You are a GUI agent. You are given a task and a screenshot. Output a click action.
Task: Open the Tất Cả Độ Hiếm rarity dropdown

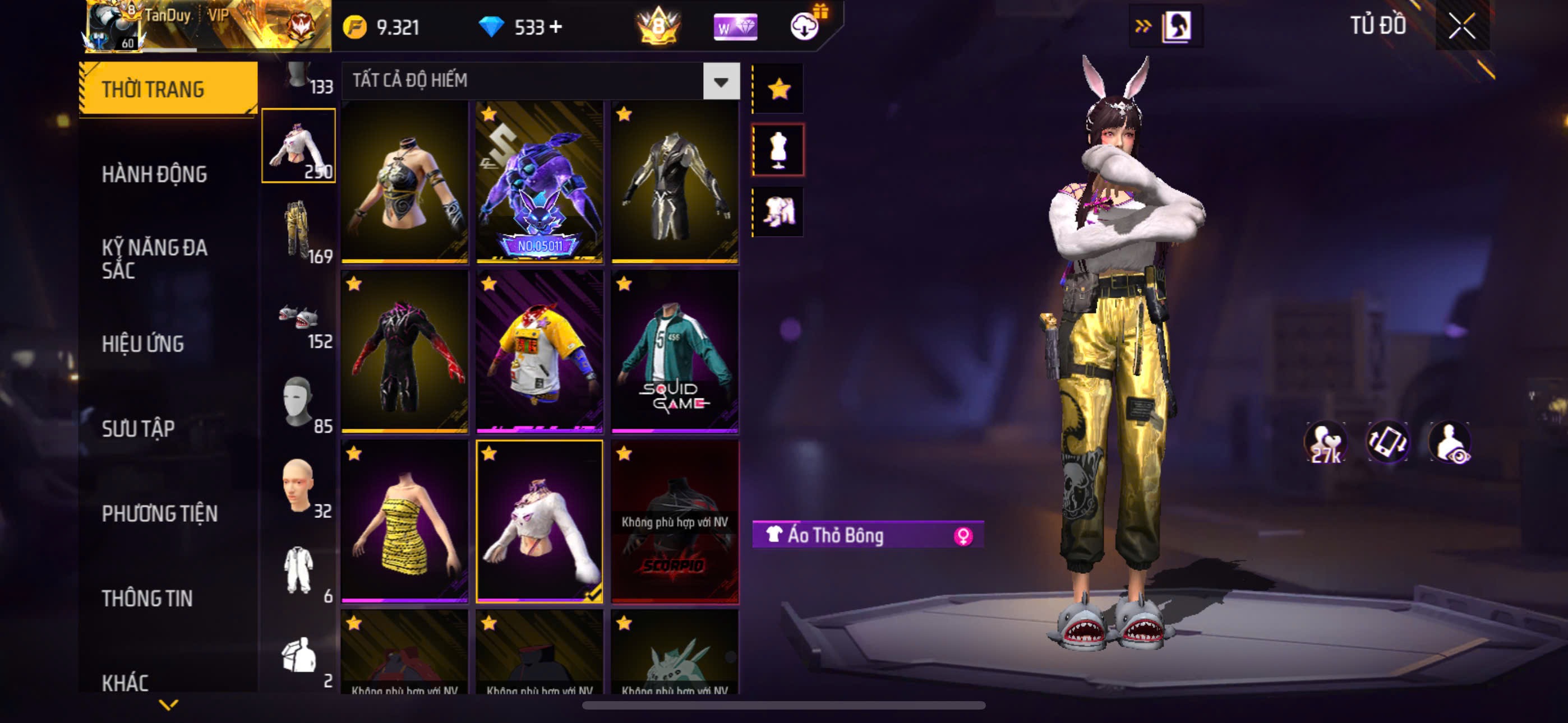coord(721,81)
